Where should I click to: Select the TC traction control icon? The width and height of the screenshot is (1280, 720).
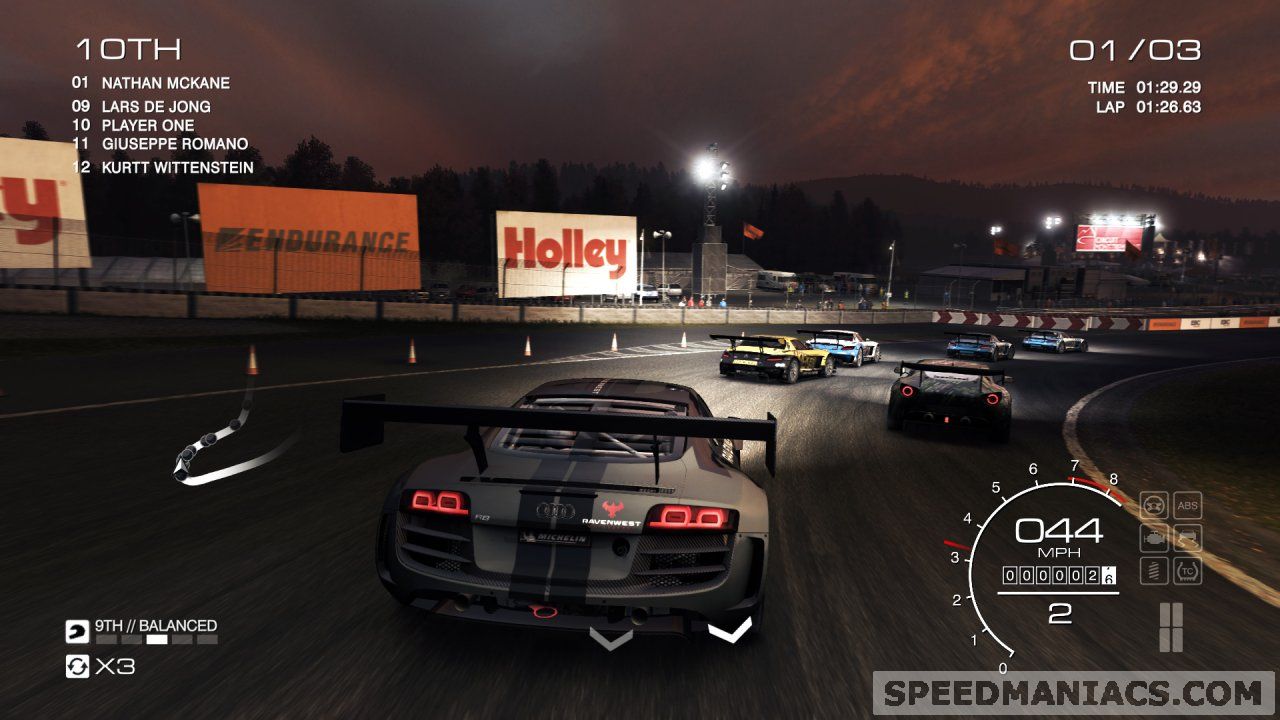1188,570
